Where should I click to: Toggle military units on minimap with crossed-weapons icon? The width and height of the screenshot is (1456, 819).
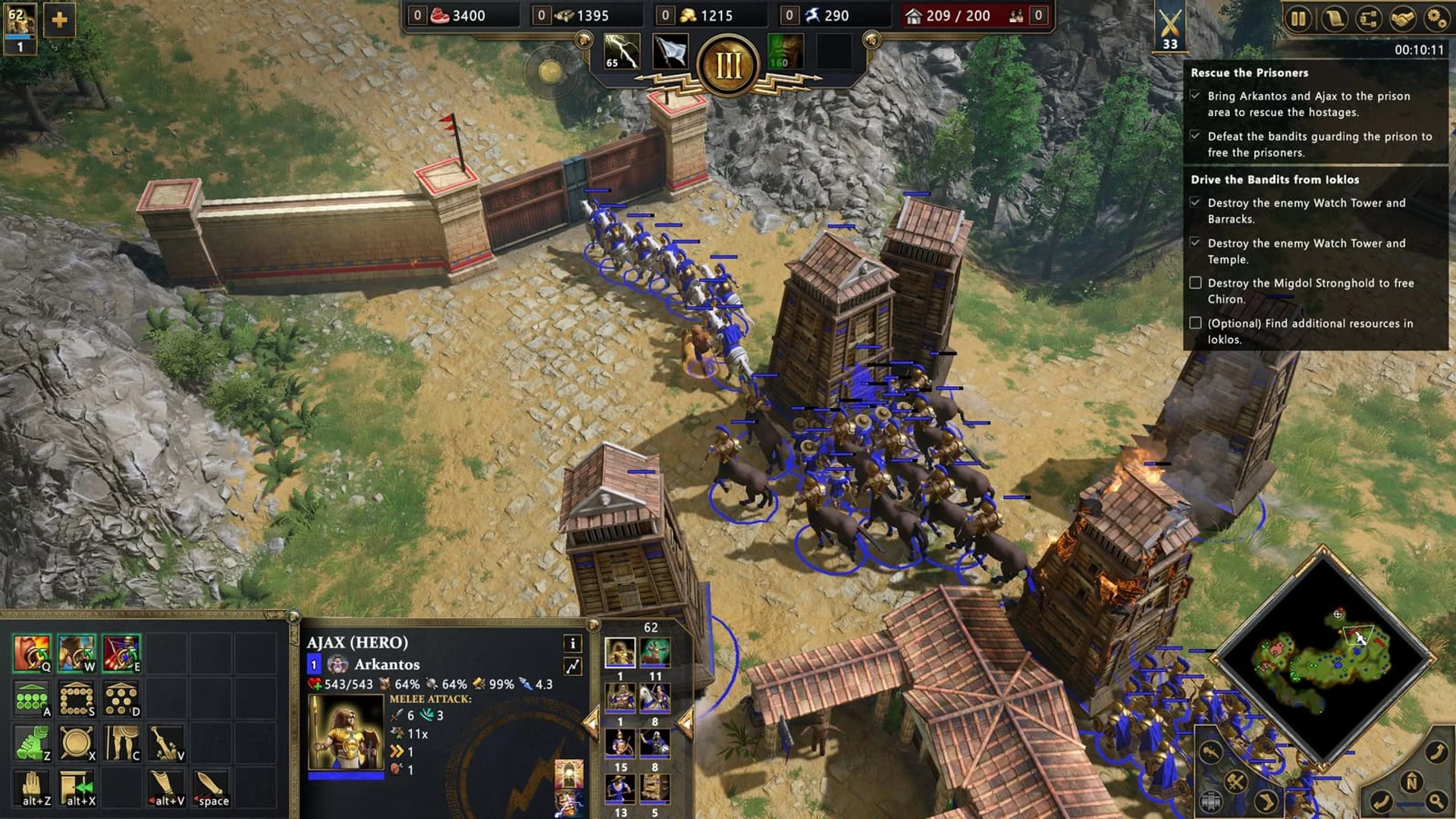tap(1235, 782)
